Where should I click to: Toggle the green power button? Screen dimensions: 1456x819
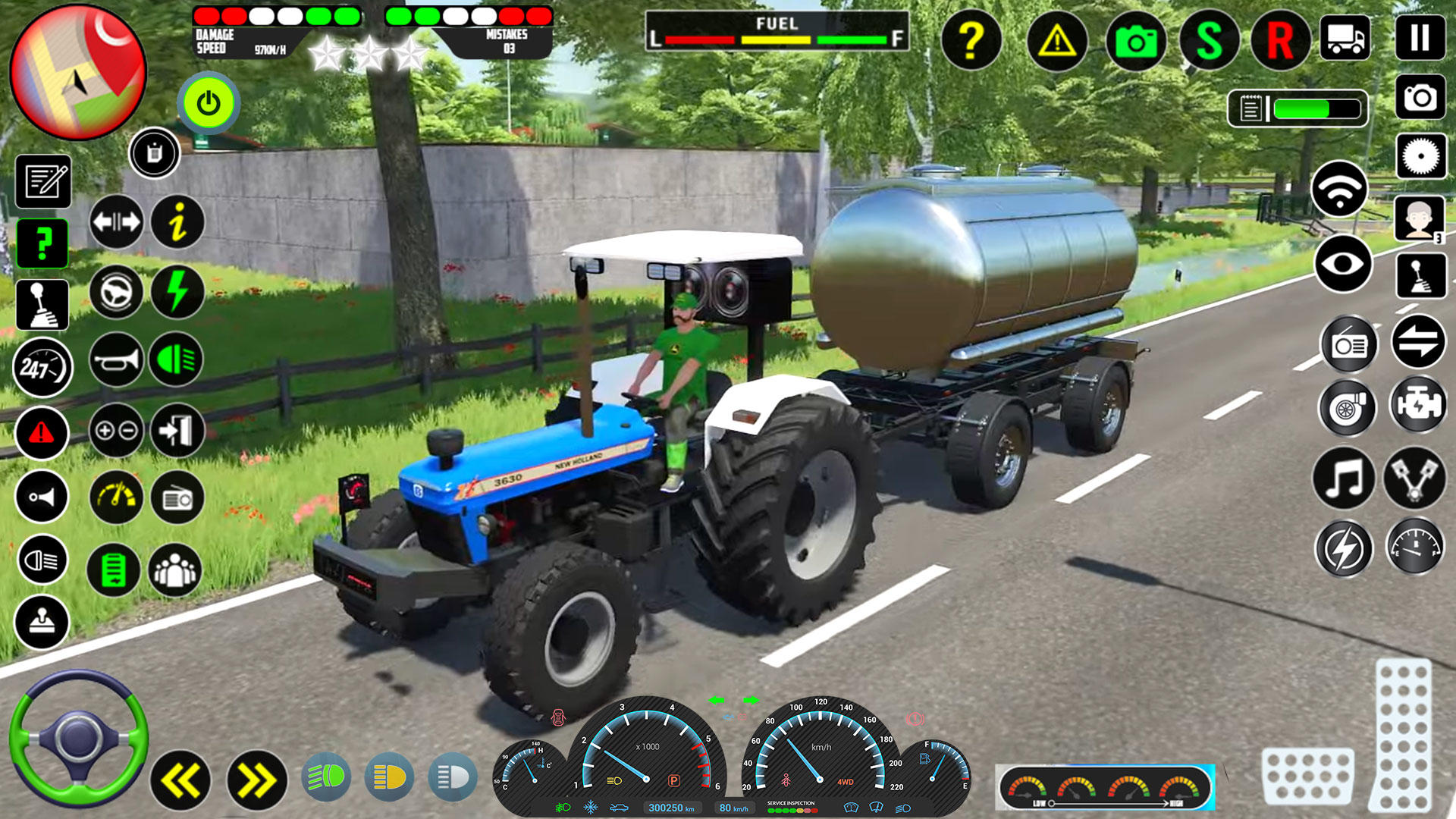coord(209,103)
